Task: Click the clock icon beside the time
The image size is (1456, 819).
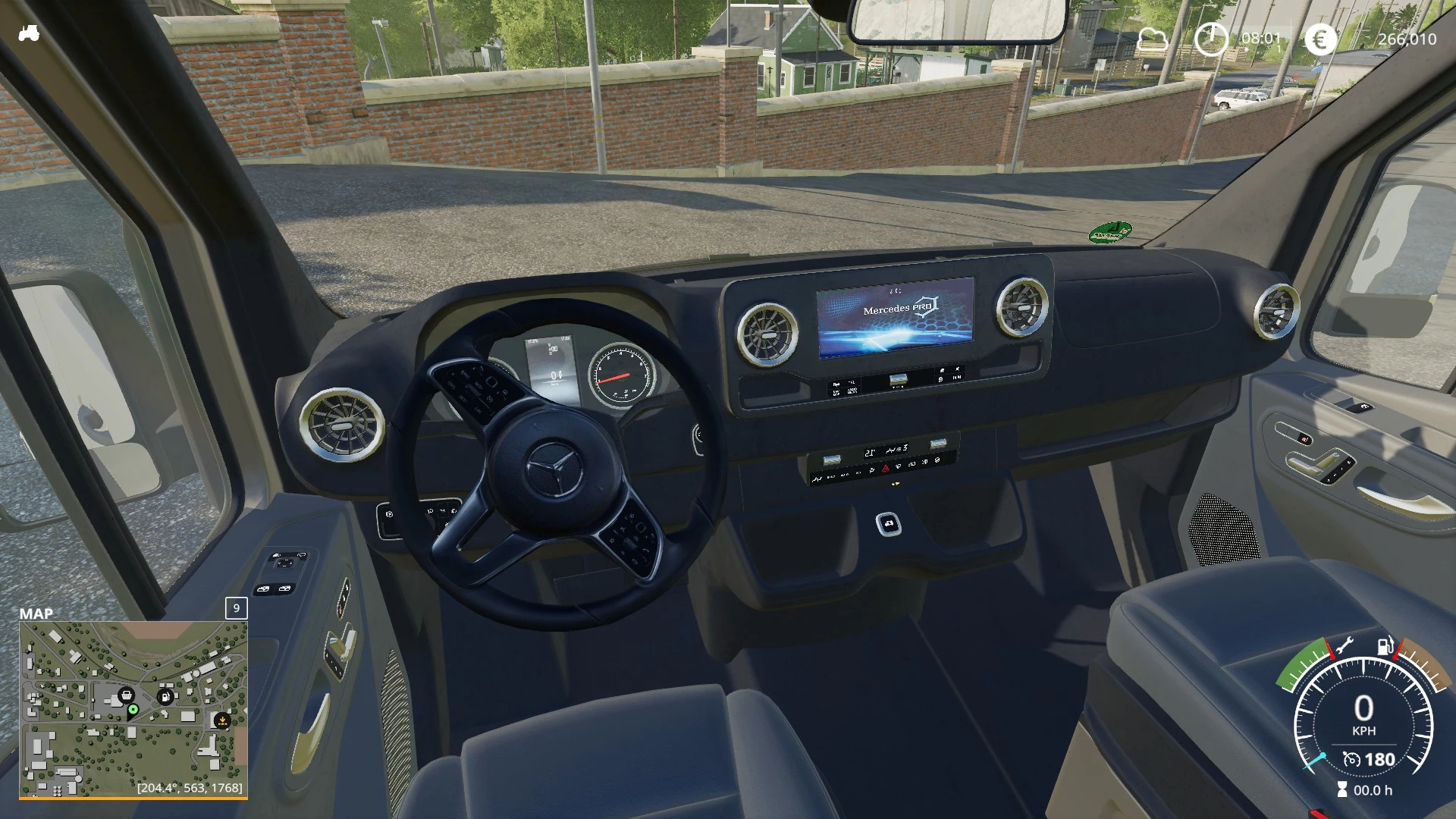Action: coord(1210,39)
